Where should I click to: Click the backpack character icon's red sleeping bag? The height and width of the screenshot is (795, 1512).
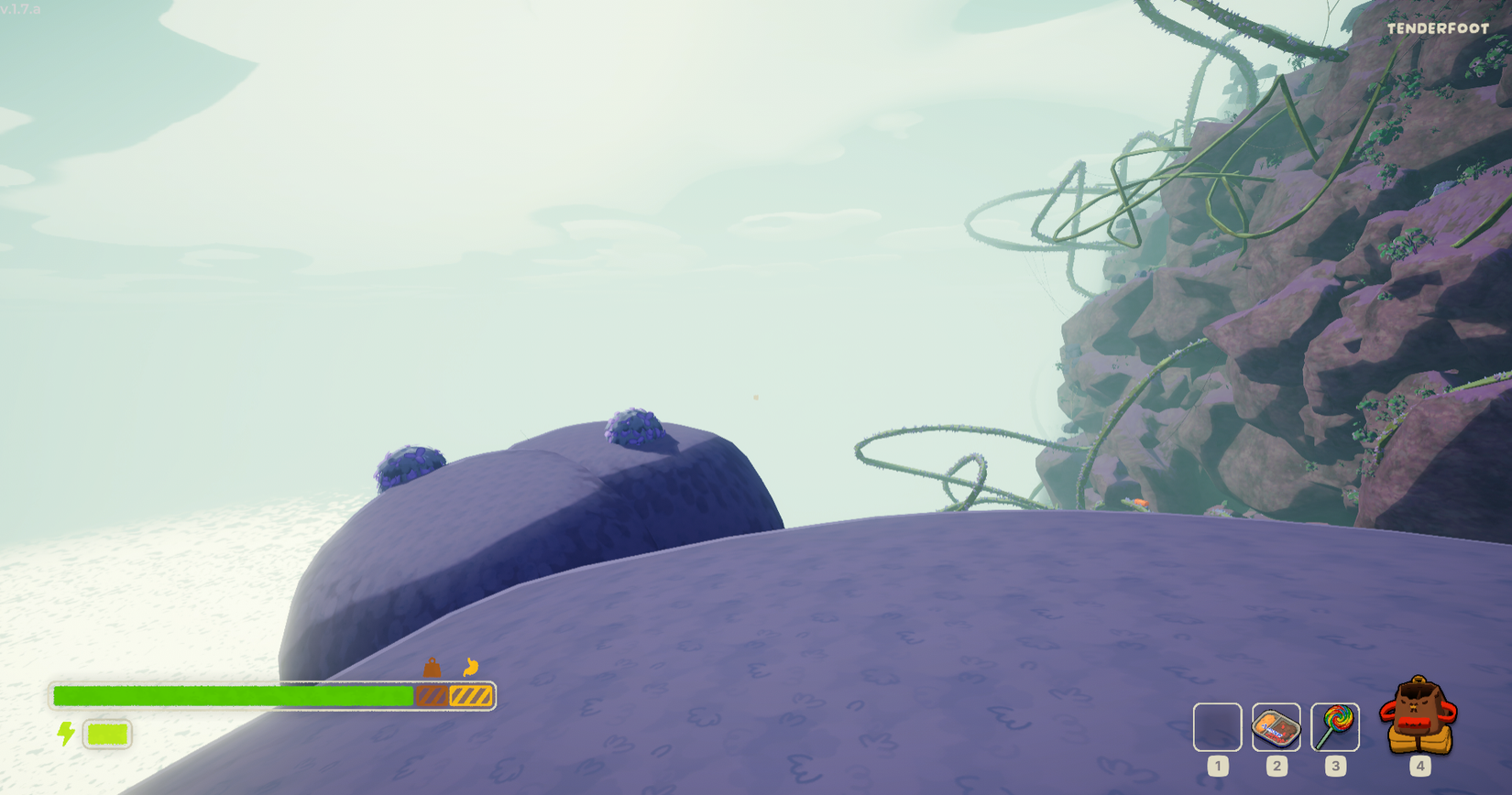pyautogui.click(x=1414, y=722)
